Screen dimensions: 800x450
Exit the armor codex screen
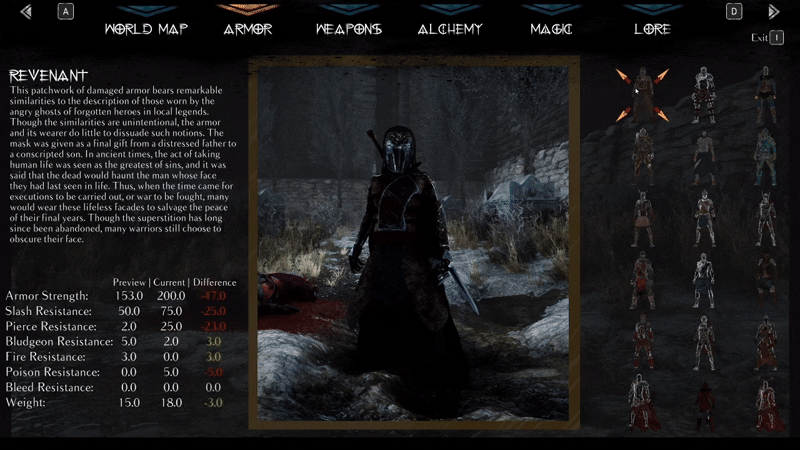tap(767, 38)
